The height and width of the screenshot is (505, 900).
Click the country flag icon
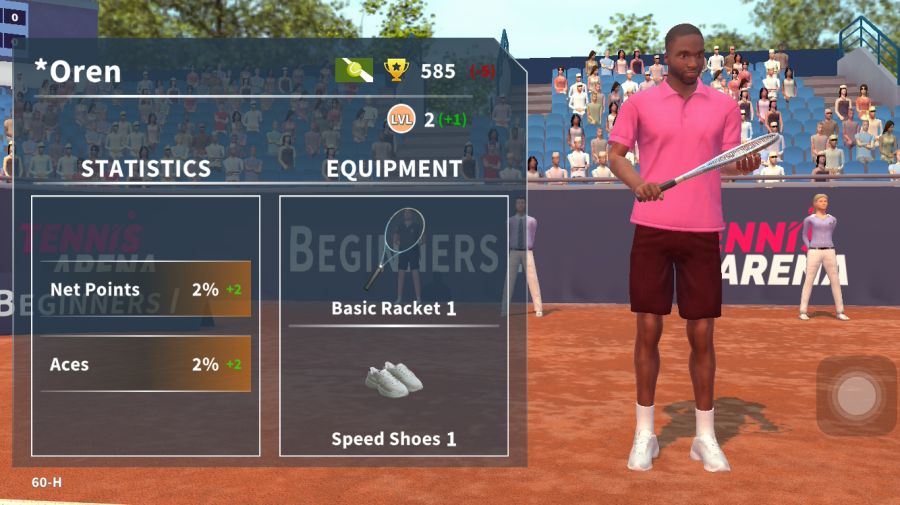(x=354, y=70)
